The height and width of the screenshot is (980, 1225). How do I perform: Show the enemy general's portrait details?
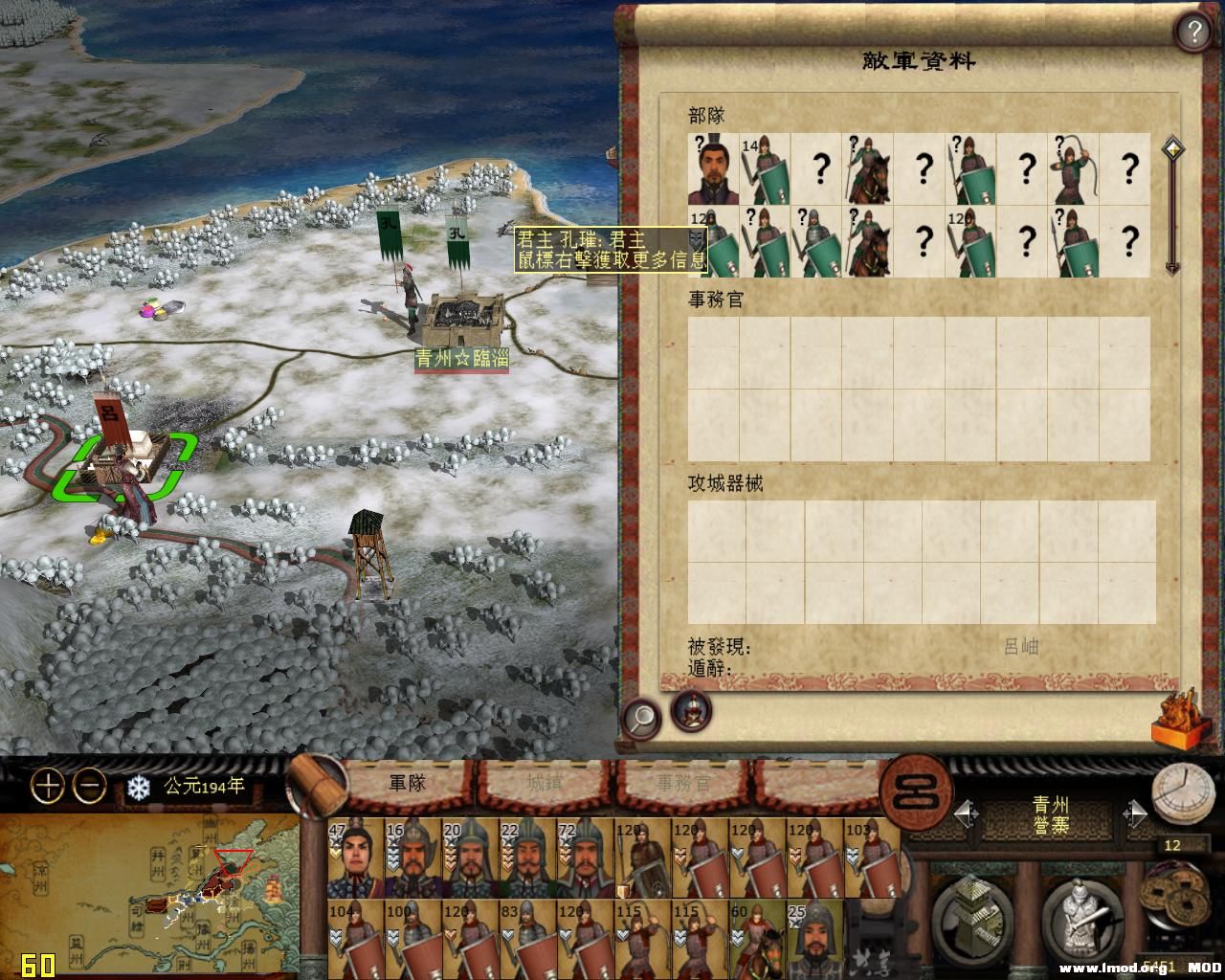coord(691,711)
